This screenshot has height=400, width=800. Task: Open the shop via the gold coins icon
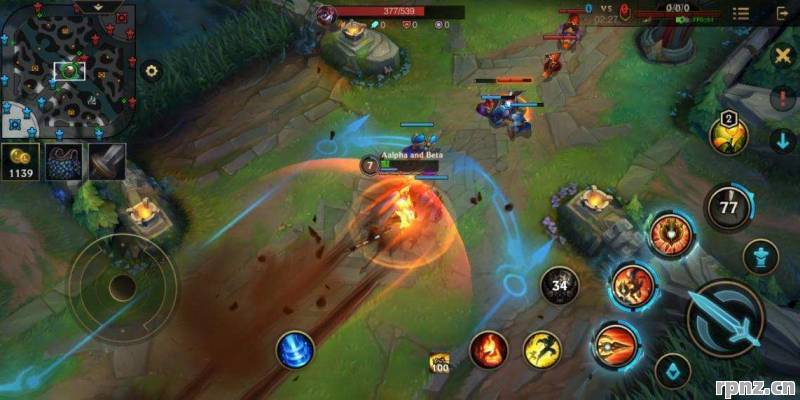tap(20, 161)
